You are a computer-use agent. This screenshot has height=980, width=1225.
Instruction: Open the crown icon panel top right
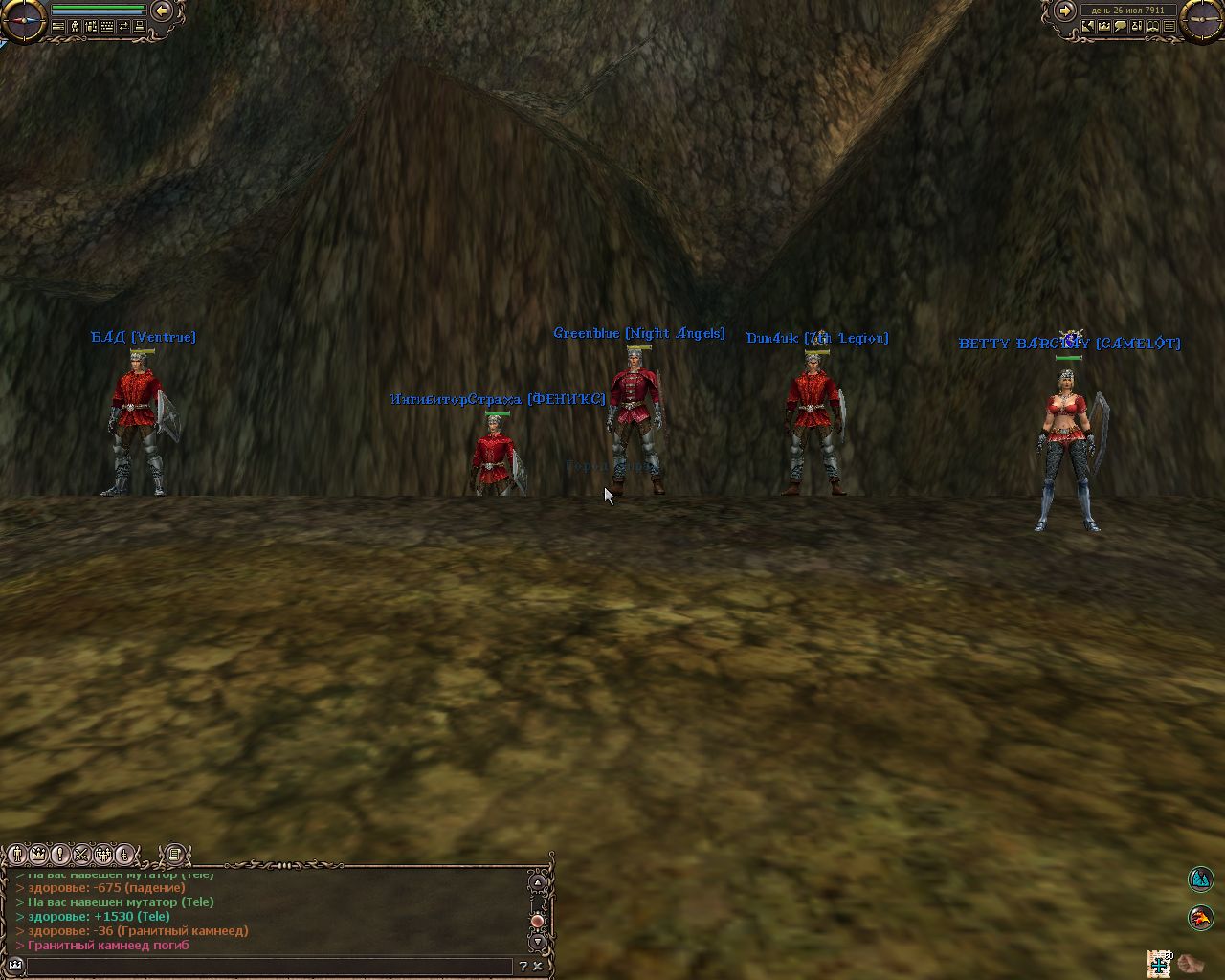1103,27
